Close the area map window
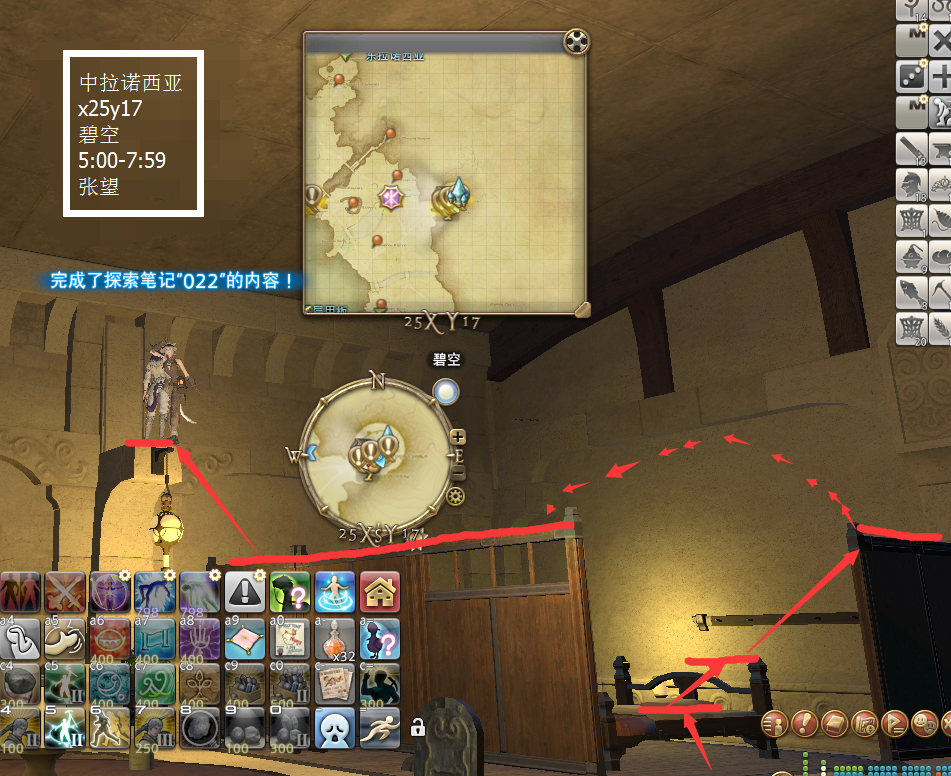Viewport: 951px width, 776px height. coord(576,42)
